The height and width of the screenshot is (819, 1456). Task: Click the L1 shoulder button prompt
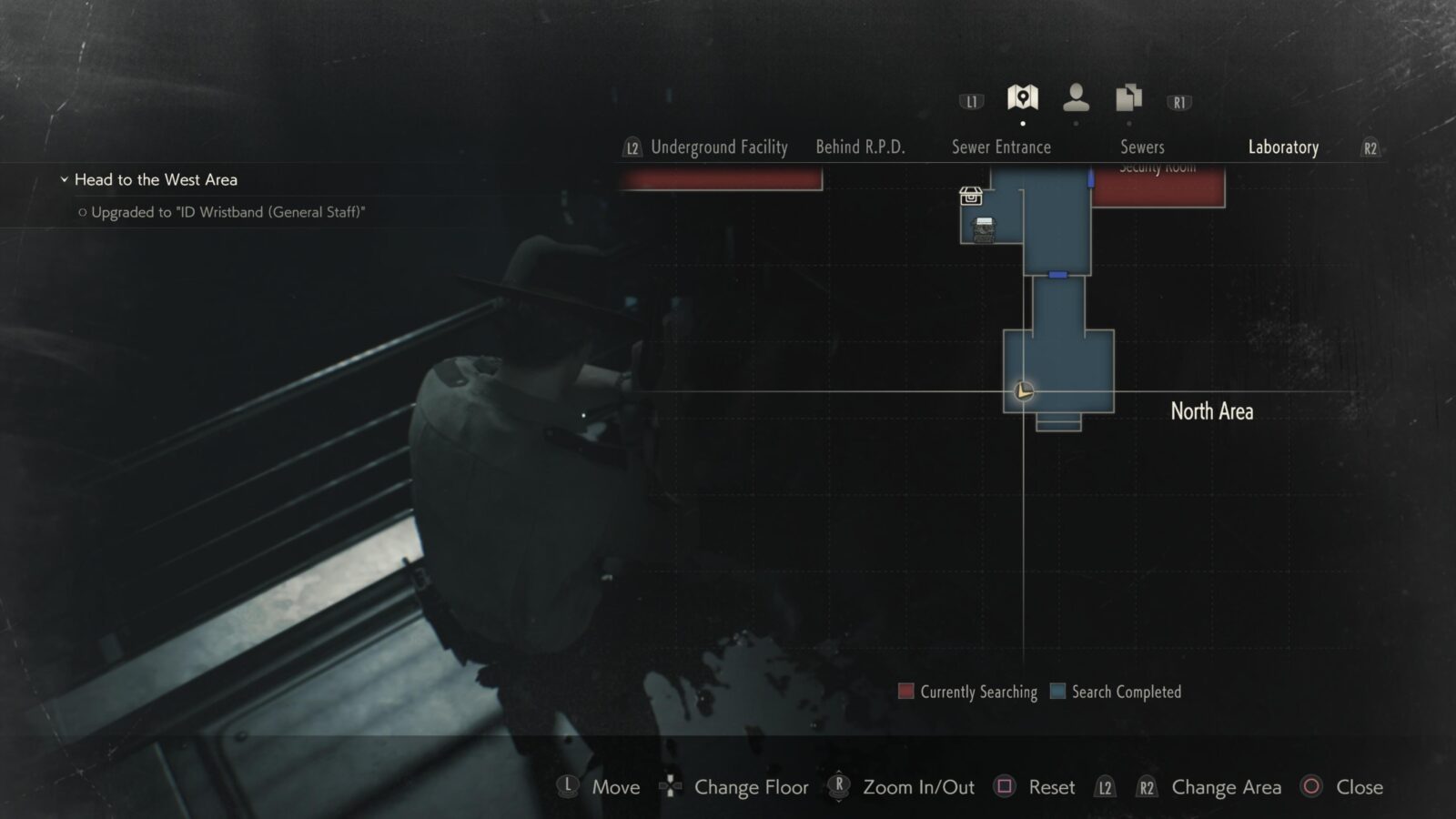coord(970,101)
